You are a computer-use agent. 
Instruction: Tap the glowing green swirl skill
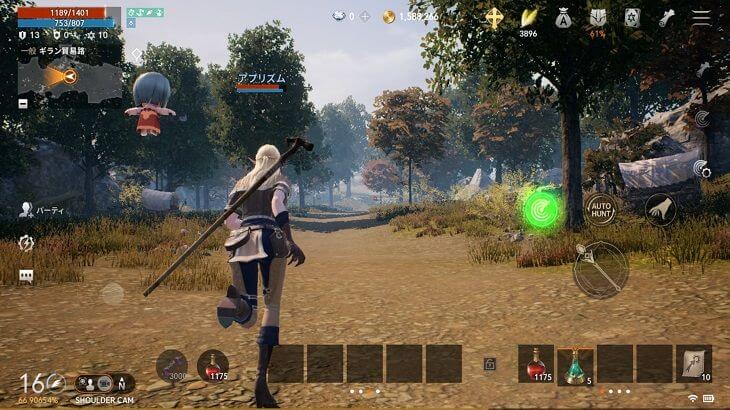(x=543, y=208)
